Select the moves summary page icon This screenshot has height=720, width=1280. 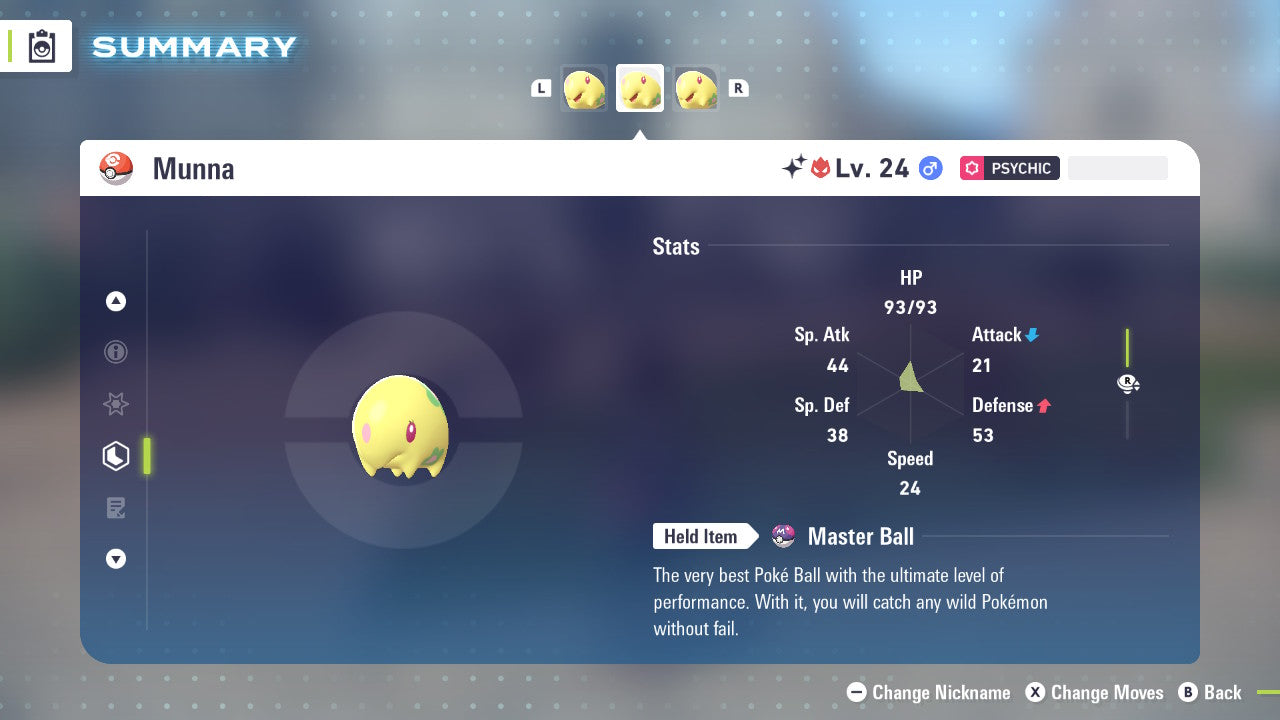click(116, 508)
